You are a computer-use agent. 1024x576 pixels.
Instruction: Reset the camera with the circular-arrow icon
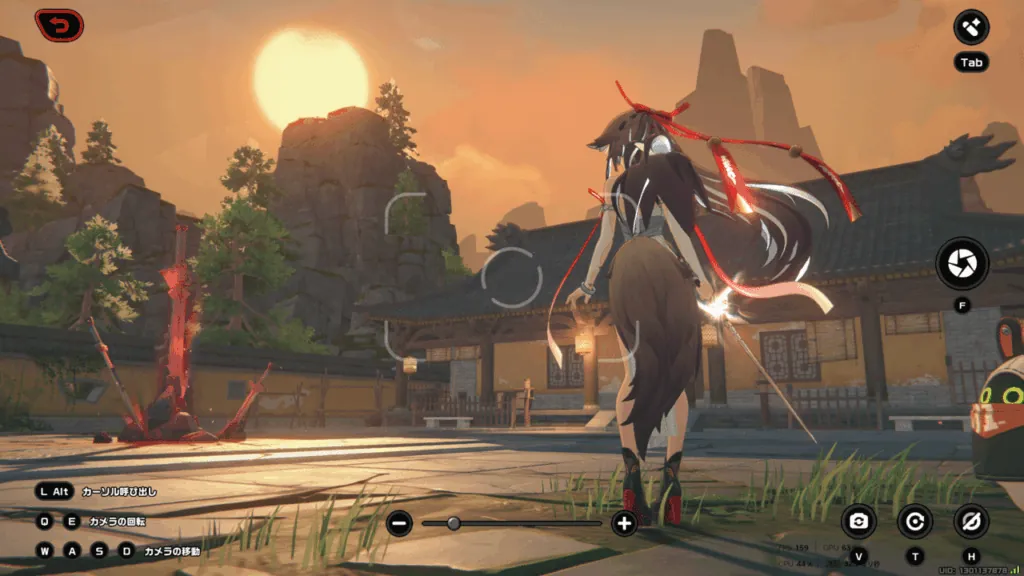[915, 521]
